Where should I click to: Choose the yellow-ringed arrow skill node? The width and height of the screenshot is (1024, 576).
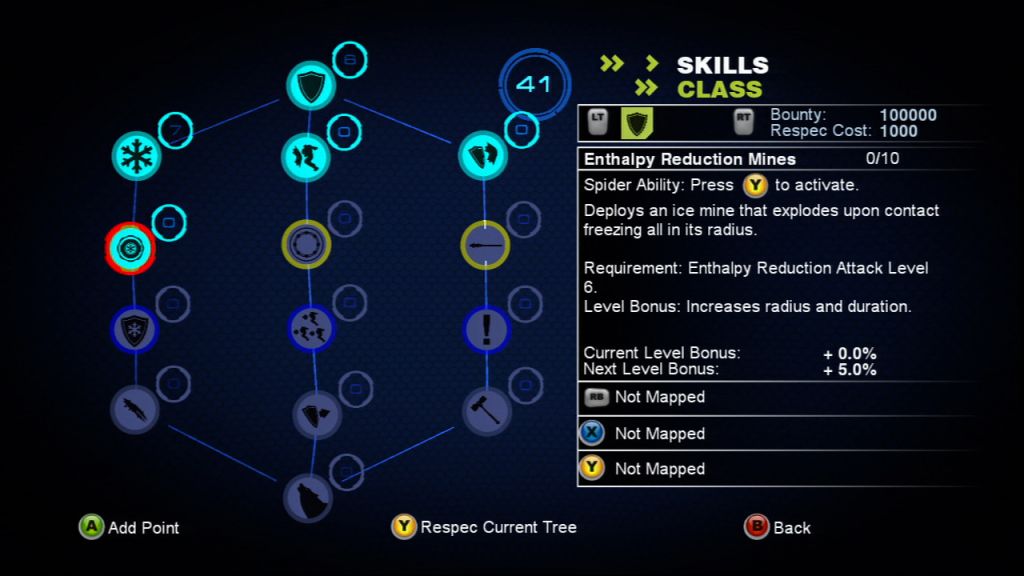[485, 244]
